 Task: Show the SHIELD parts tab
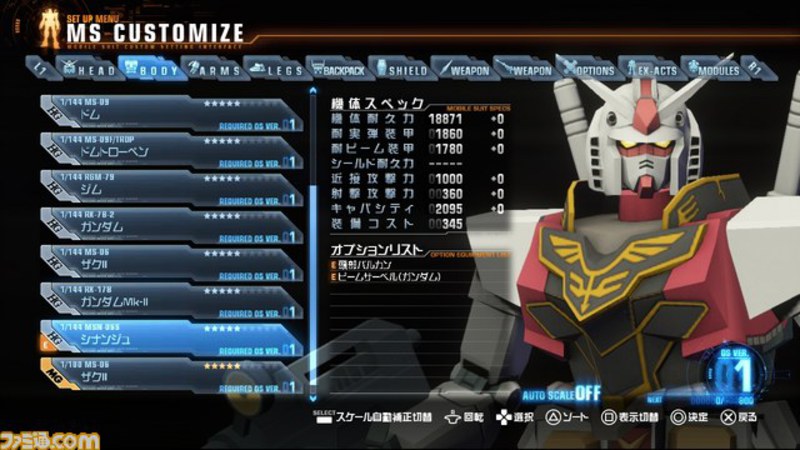[x=401, y=70]
